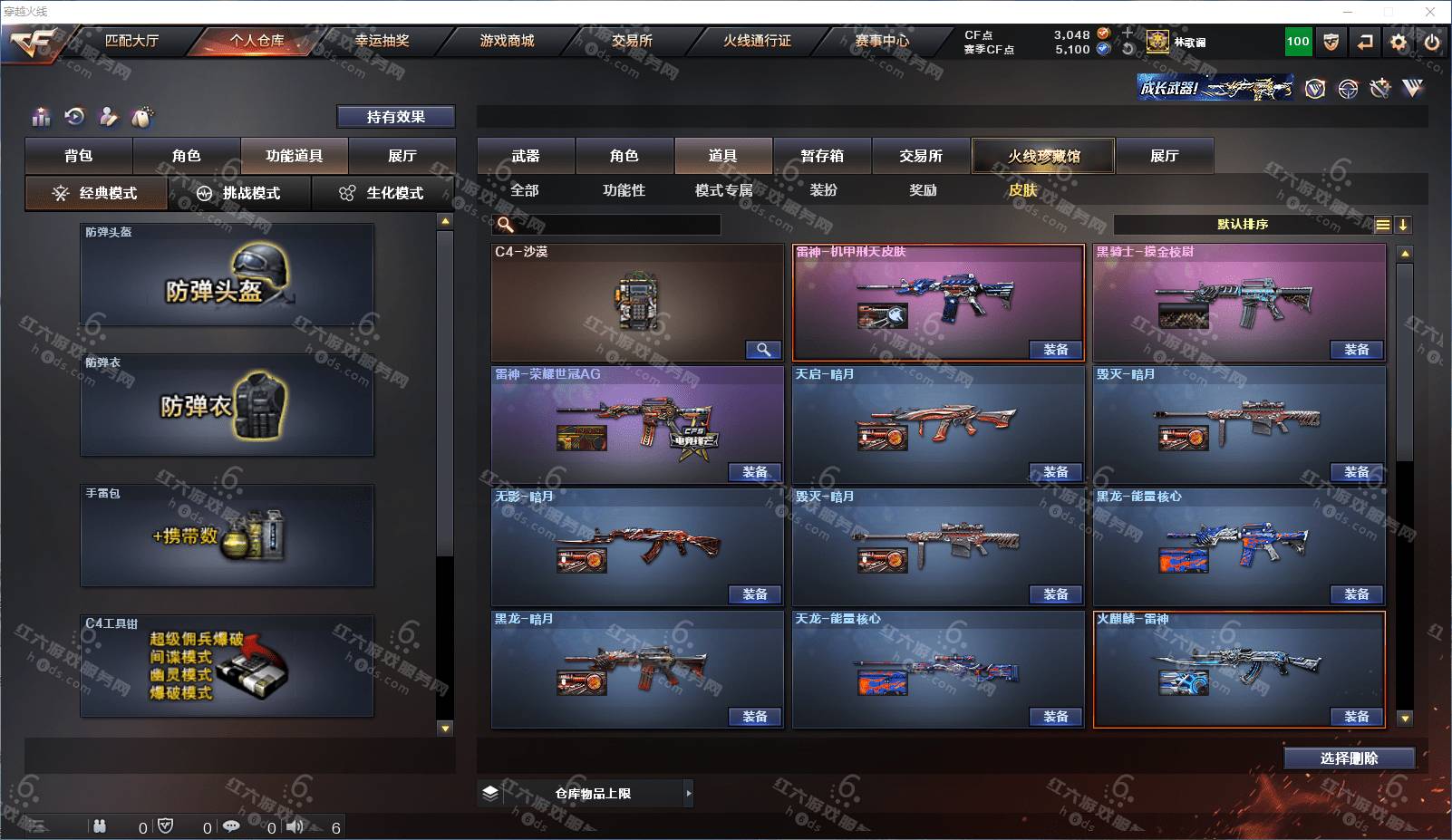Viewport: 1452px width, 840px height.
Task: Click the 选择删除 button
Action: [1349, 758]
